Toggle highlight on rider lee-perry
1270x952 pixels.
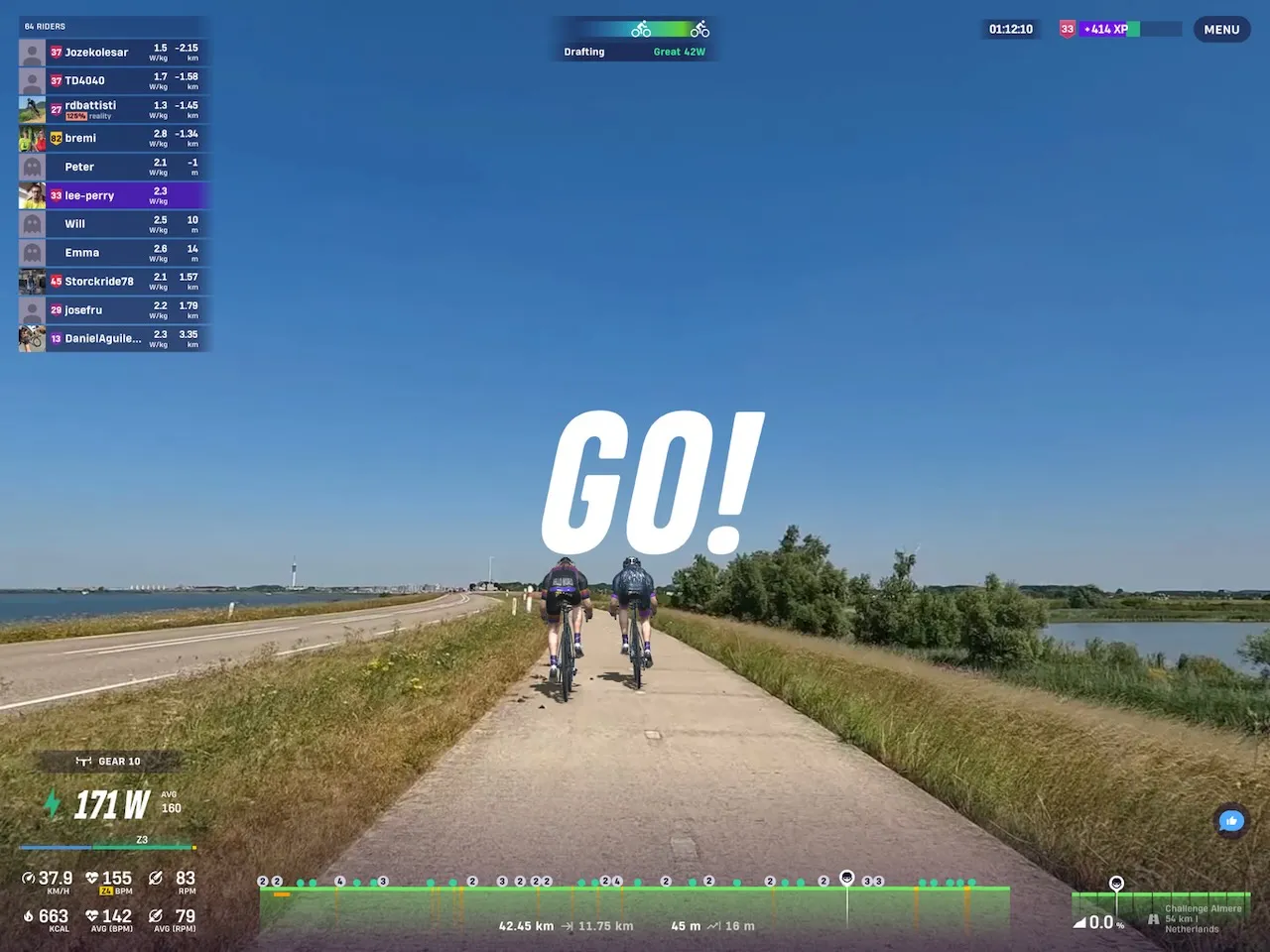[x=112, y=195]
